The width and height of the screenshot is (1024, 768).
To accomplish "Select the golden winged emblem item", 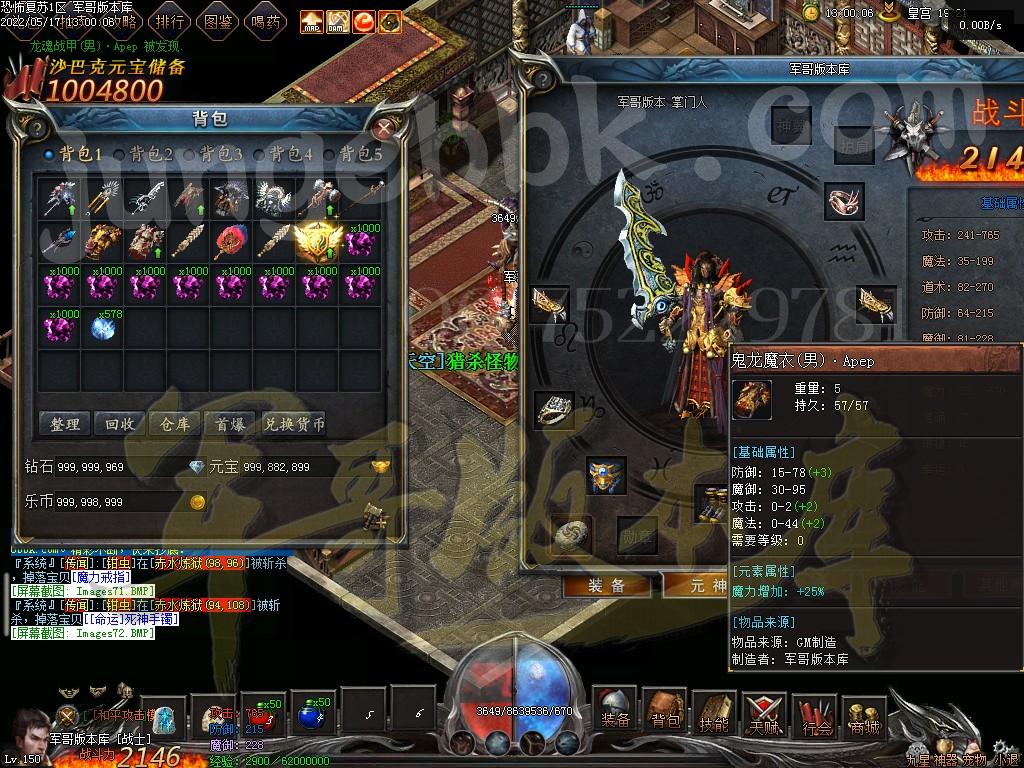I will click(318, 240).
